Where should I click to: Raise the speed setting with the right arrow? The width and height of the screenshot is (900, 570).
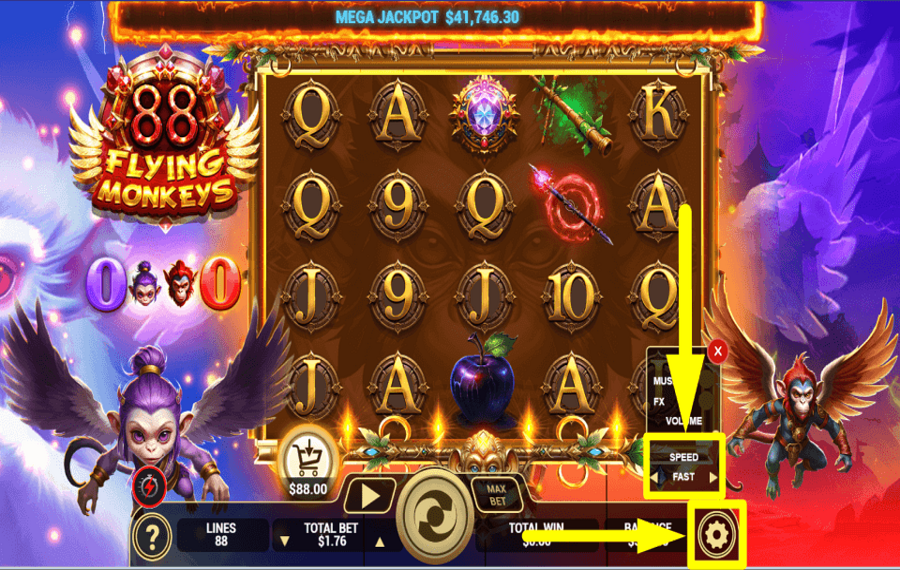coord(713,478)
